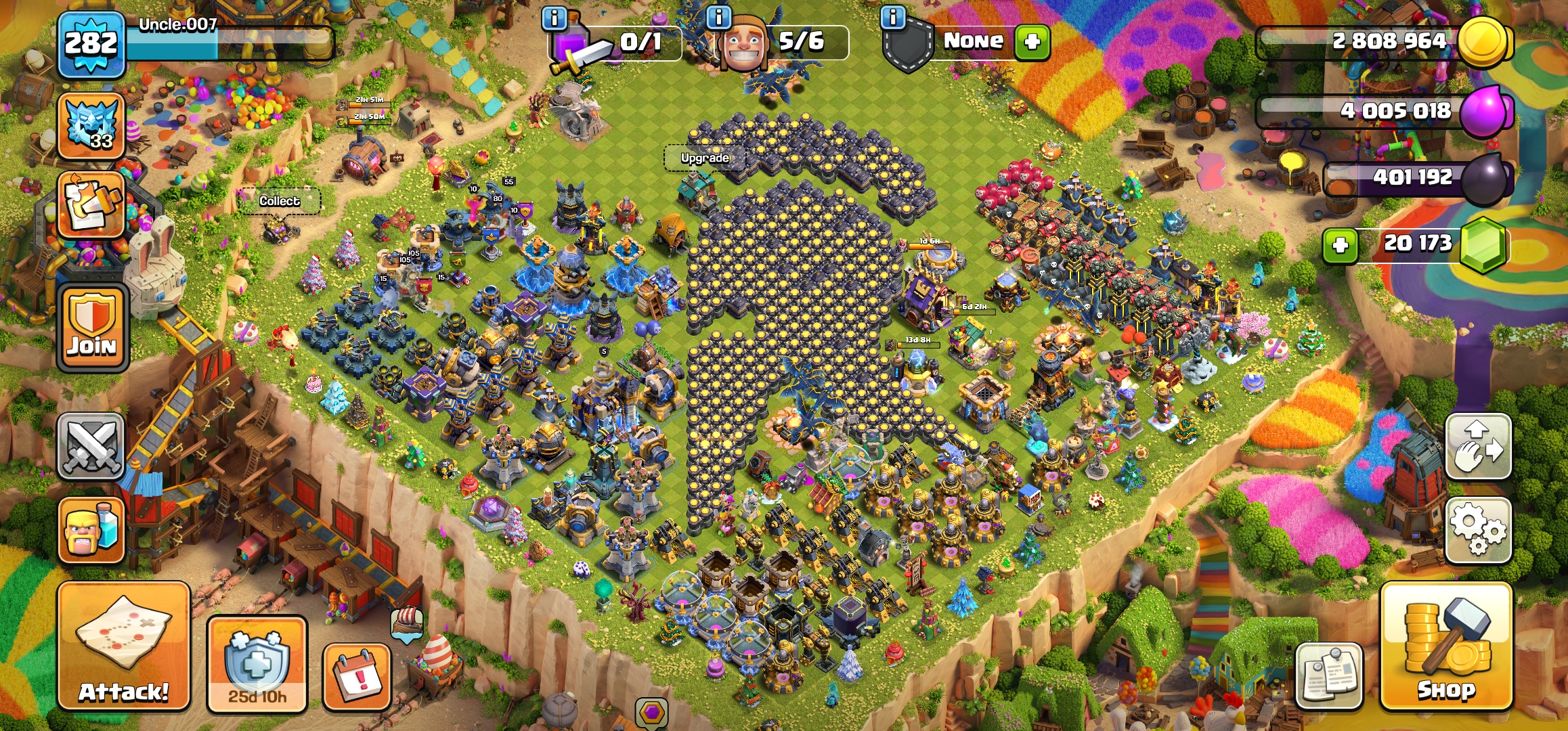This screenshot has height=731, width=1568.
Task: Tap the Attack! map button
Action: coord(123,646)
